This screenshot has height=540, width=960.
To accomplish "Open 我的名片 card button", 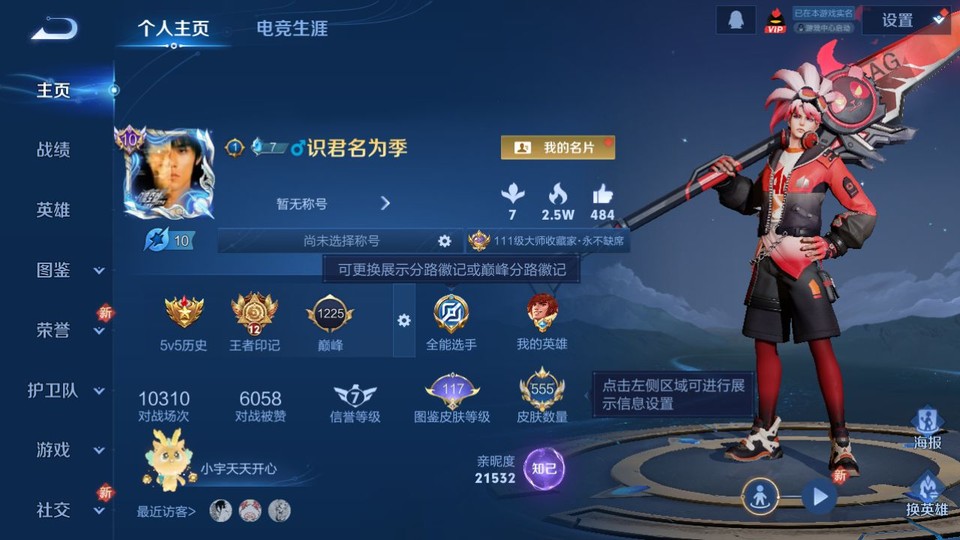I will pos(557,148).
